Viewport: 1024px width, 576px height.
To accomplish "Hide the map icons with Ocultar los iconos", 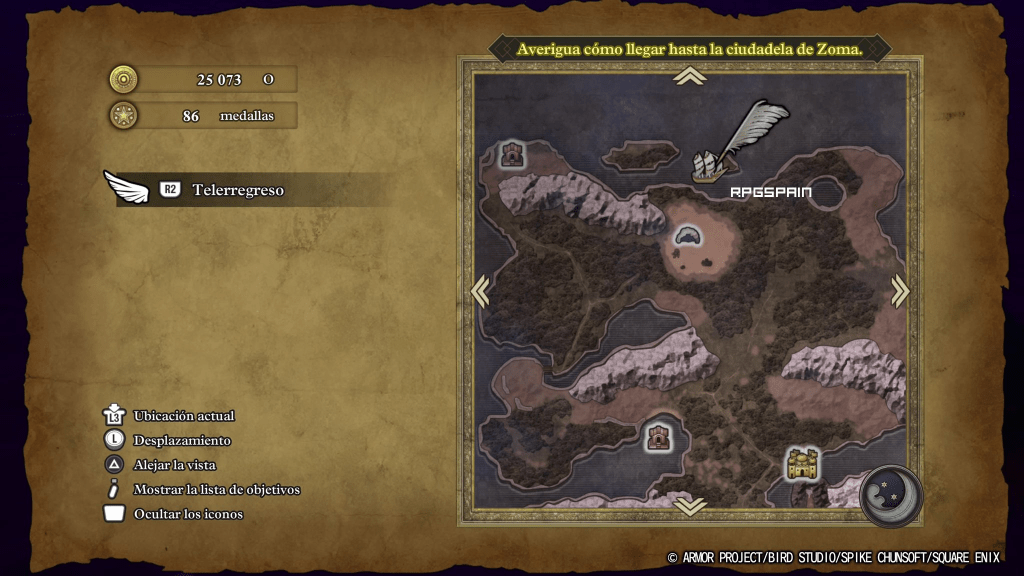I will [188, 514].
